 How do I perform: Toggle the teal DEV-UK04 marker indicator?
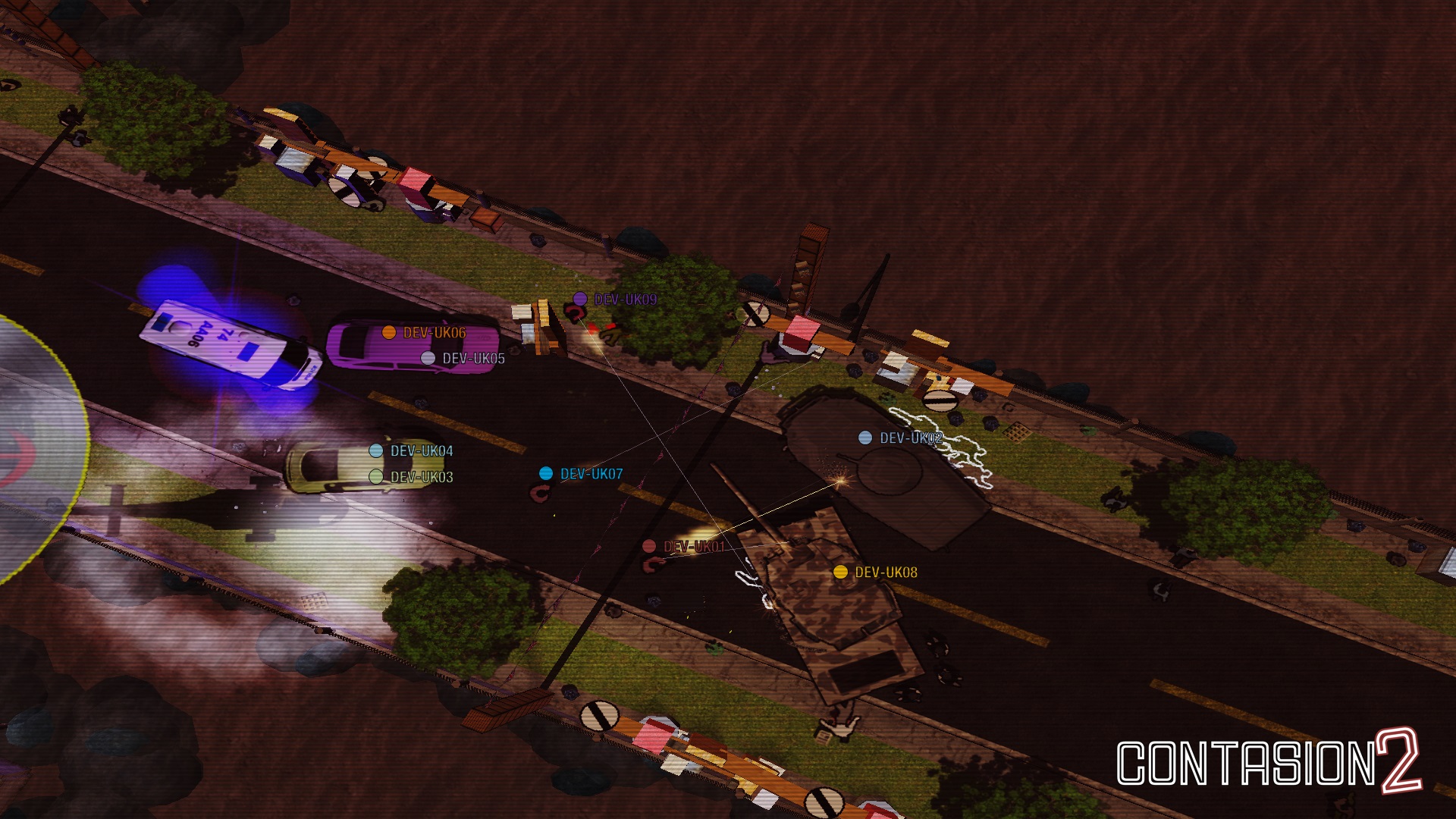pyautogui.click(x=375, y=450)
